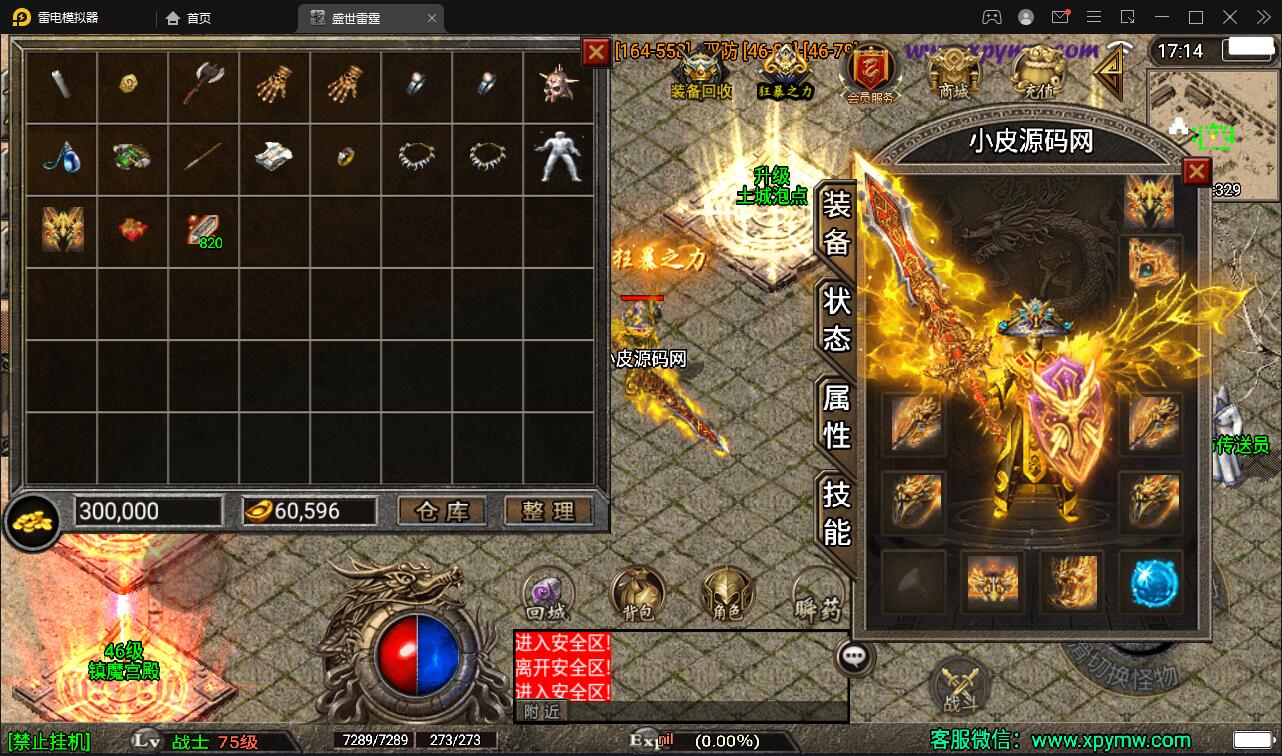
Task: Open the 装备回收 equipment recycle feature
Action: click(x=700, y=73)
